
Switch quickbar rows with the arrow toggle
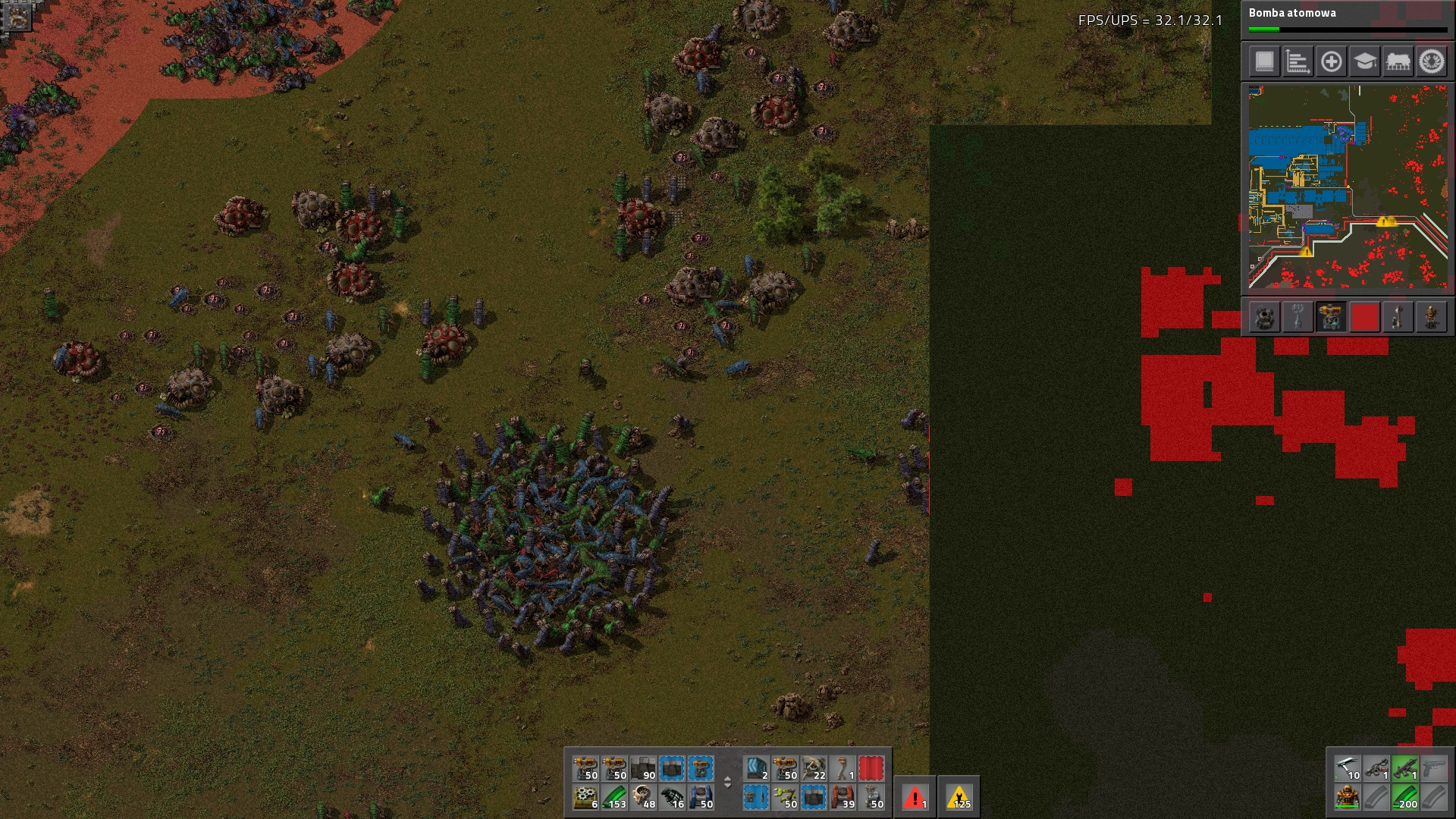[x=727, y=783]
